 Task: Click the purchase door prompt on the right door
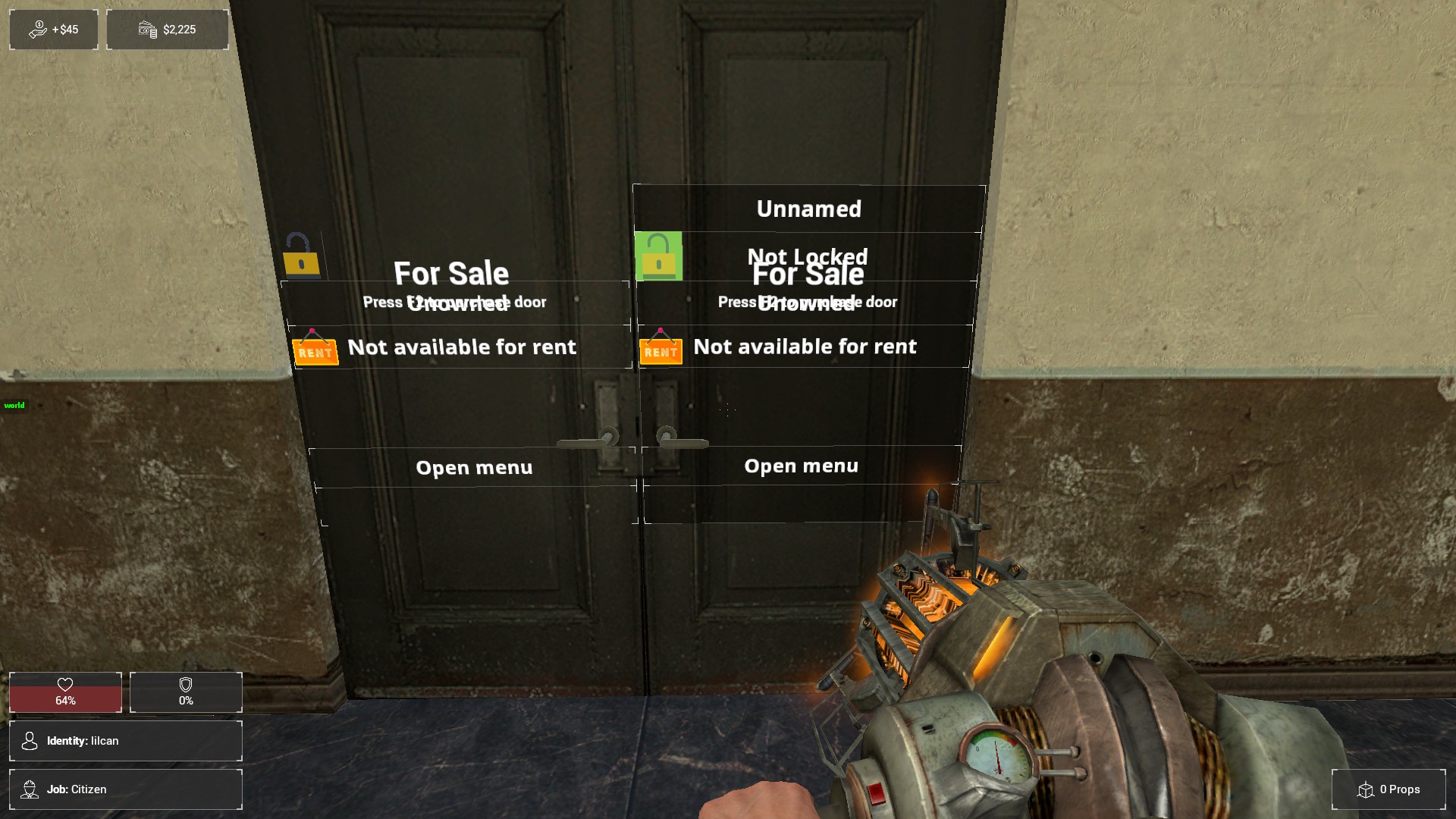click(x=807, y=301)
